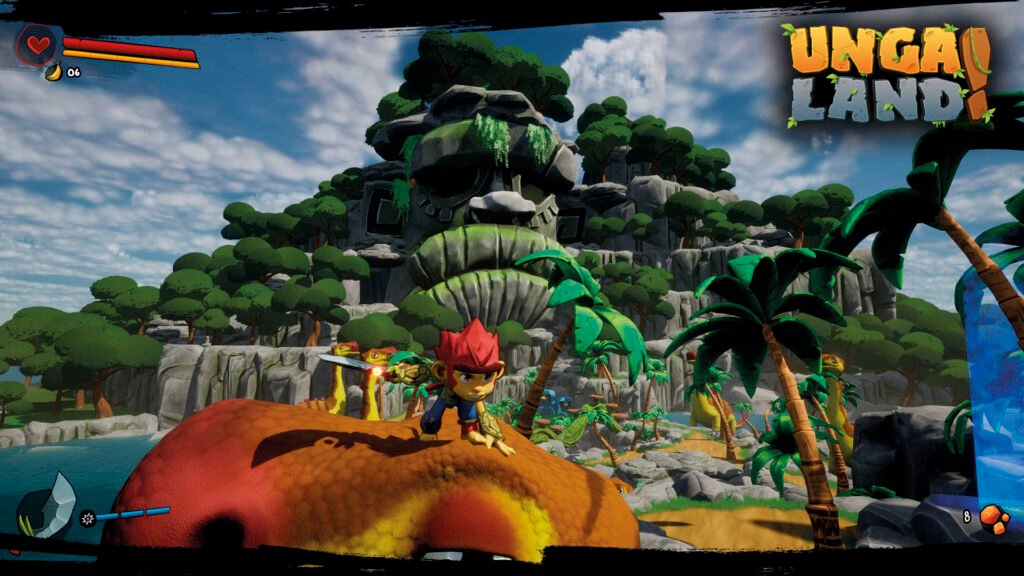The image size is (1024, 576).
Task: Click the Unga Land logo
Action: click(885, 77)
